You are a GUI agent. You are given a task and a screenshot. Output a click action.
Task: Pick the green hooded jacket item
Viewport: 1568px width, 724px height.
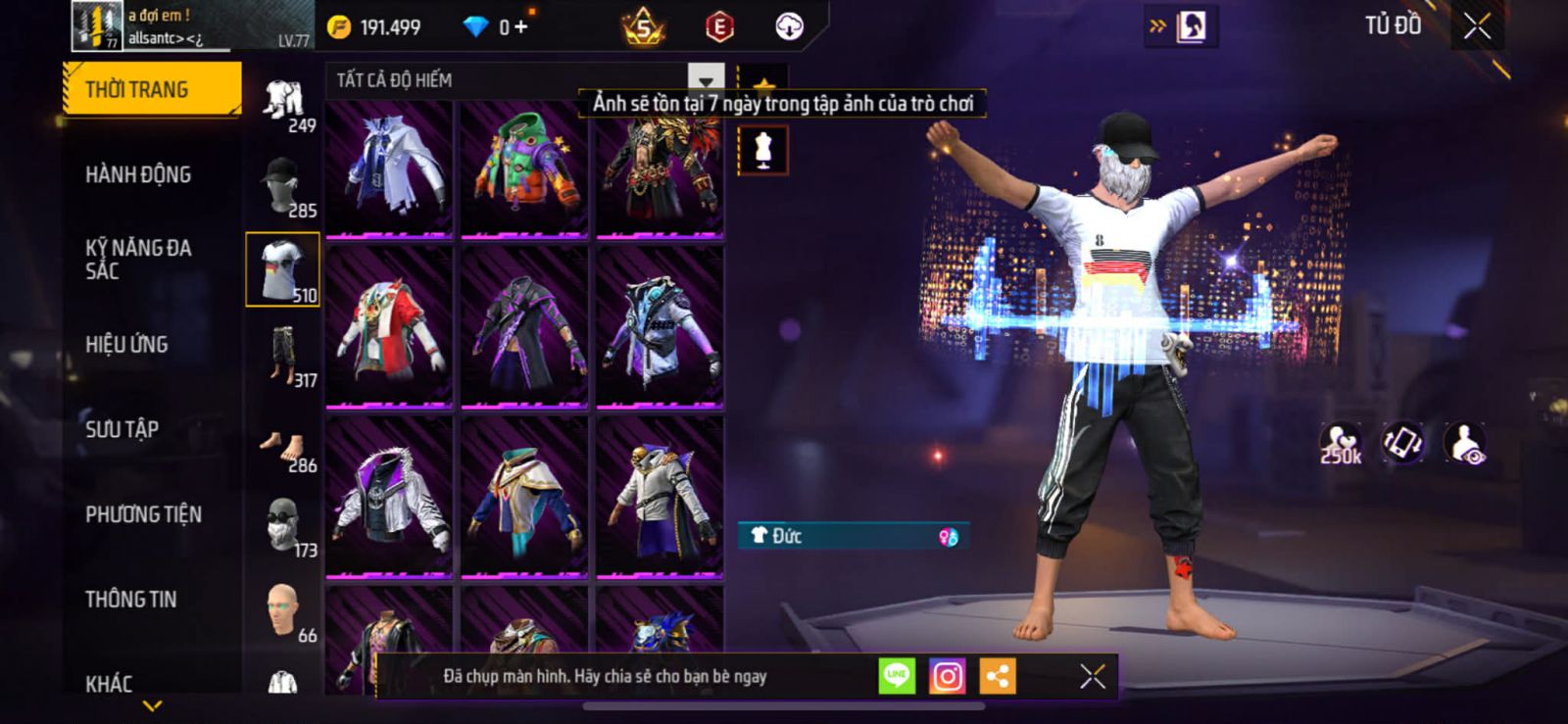tap(524, 166)
